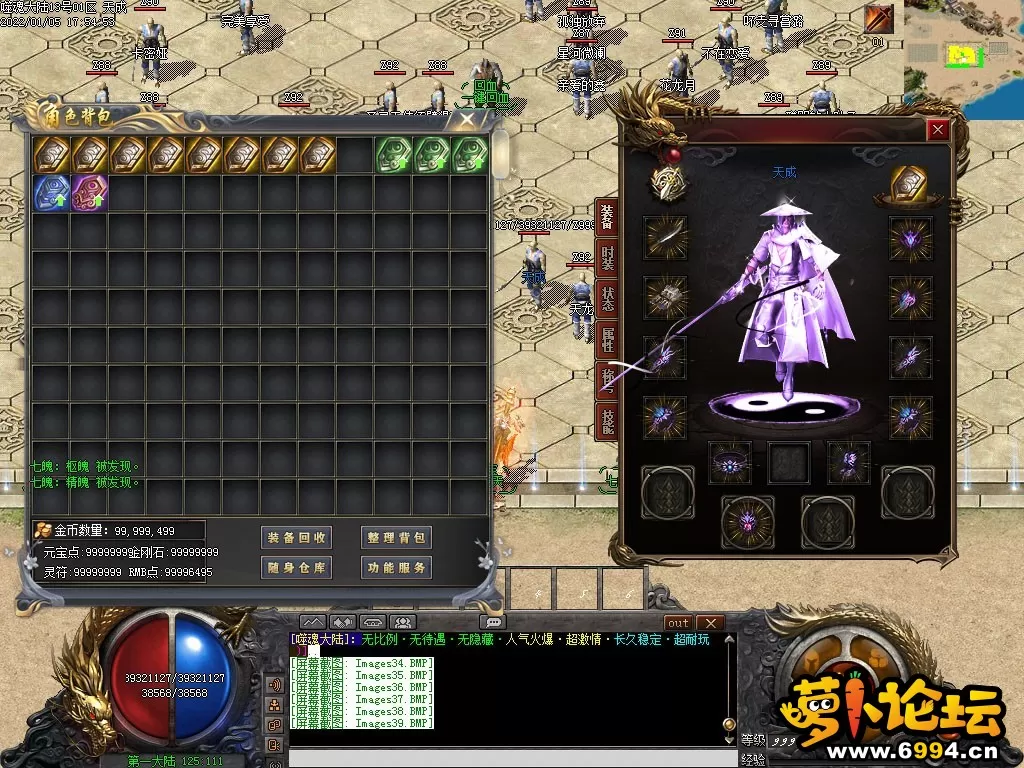Click the equipped belt slot

point(729,463)
